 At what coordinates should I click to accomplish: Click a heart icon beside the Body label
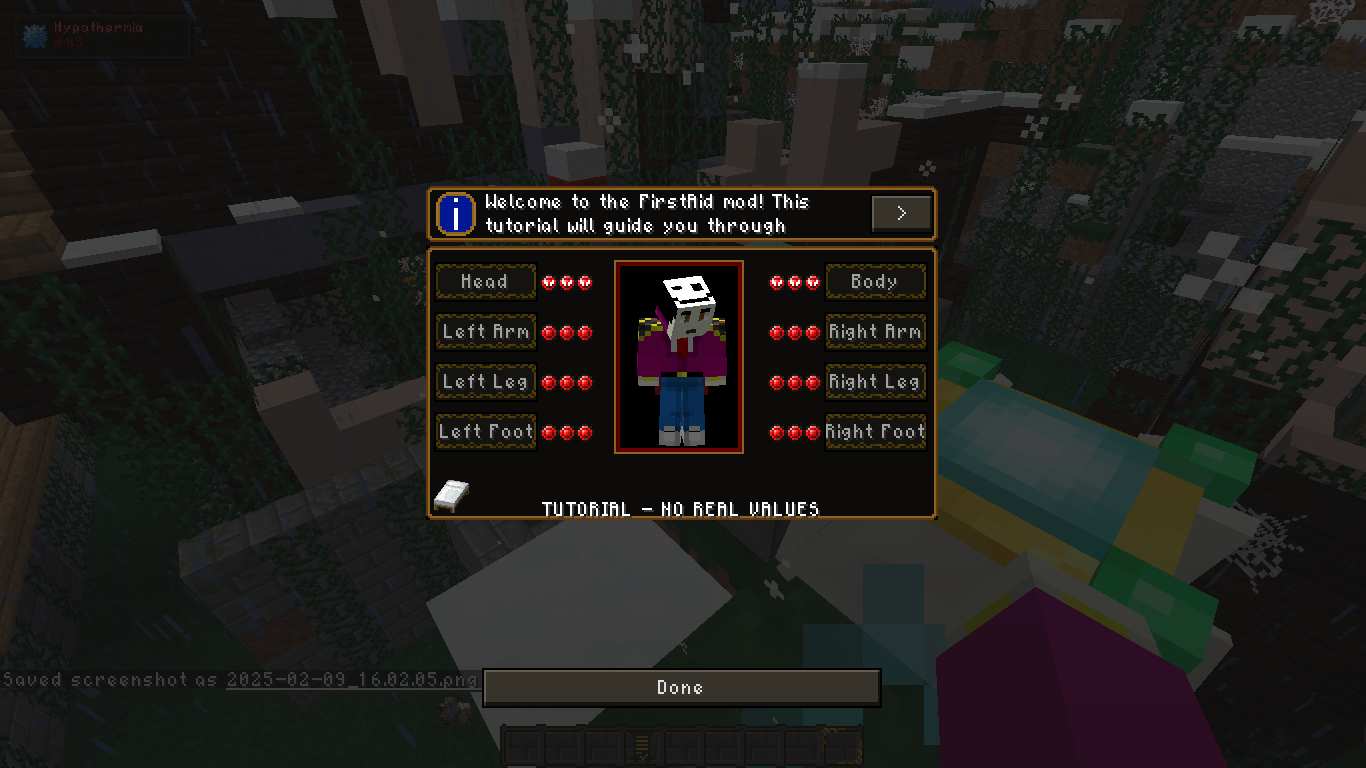point(793,282)
